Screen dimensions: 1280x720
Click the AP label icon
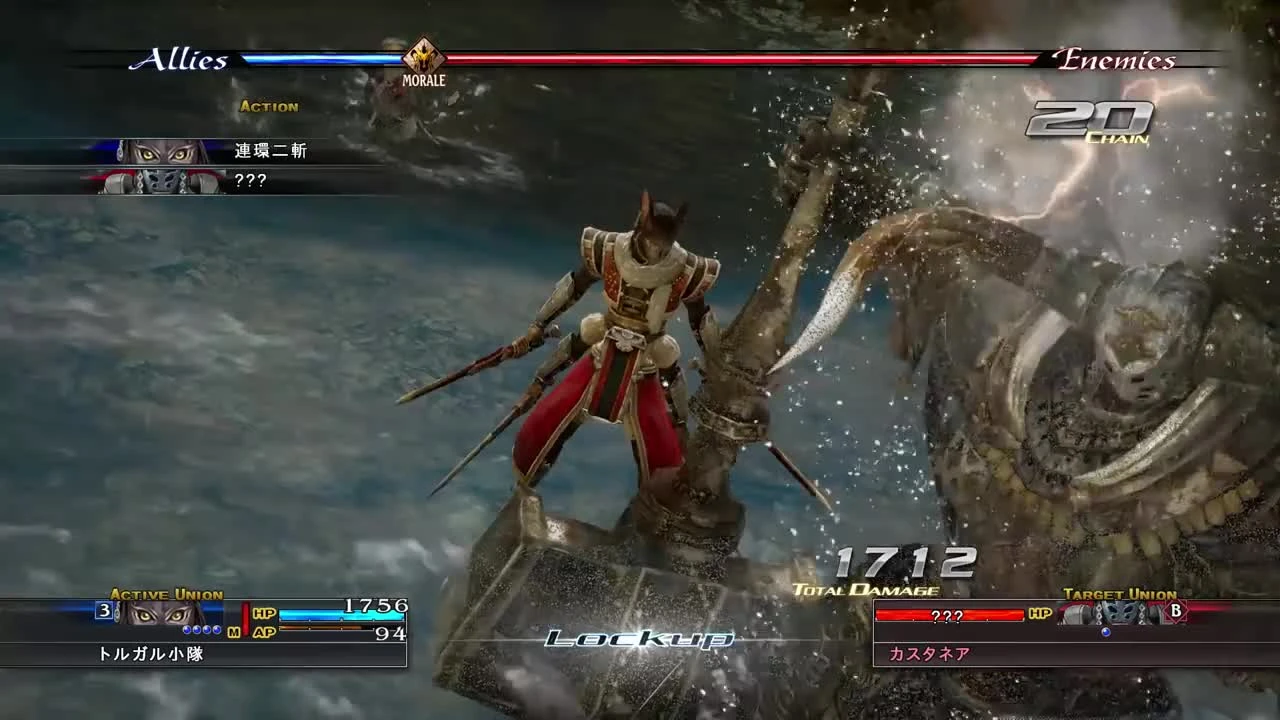265,632
